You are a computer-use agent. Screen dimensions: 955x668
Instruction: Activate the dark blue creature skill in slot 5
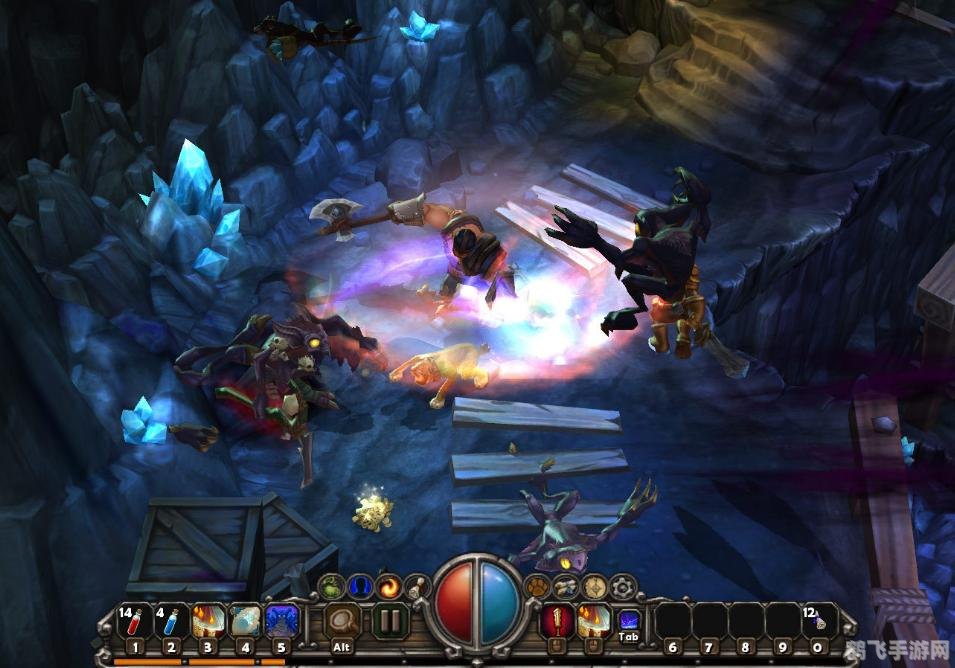(x=282, y=623)
